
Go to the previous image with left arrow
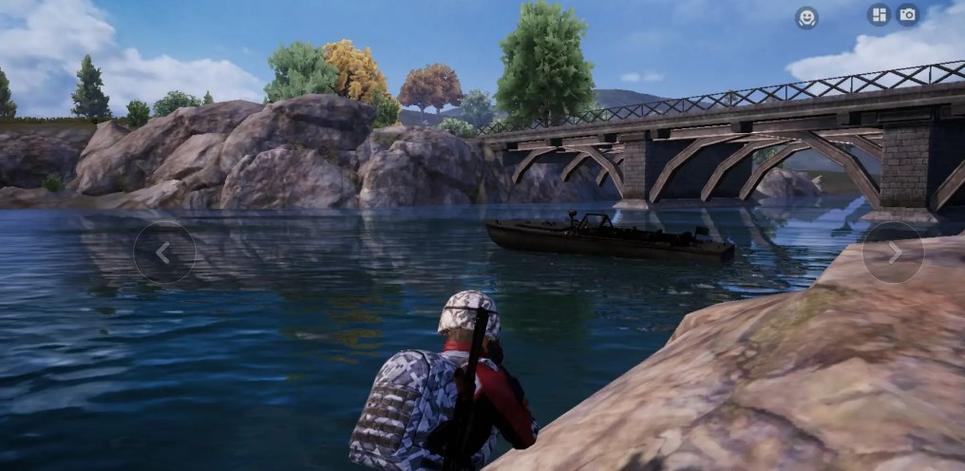(164, 253)
